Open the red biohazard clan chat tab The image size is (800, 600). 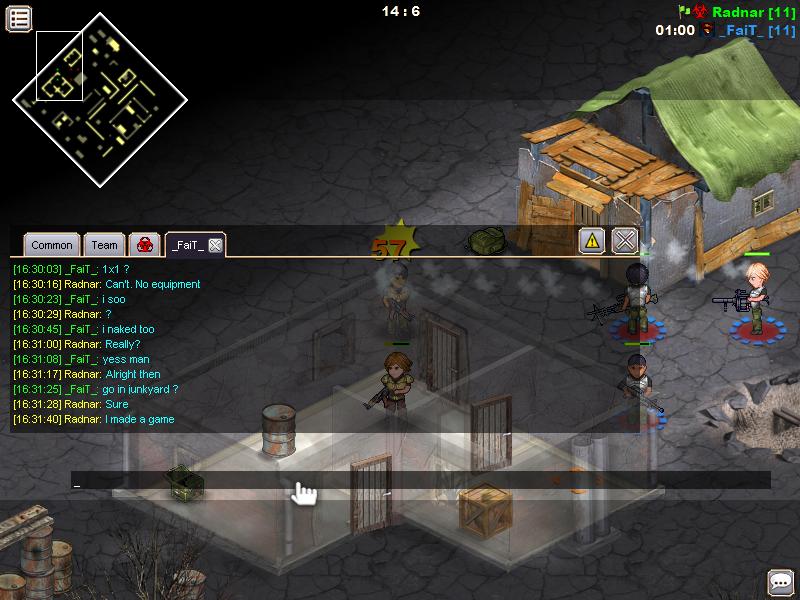144,245
